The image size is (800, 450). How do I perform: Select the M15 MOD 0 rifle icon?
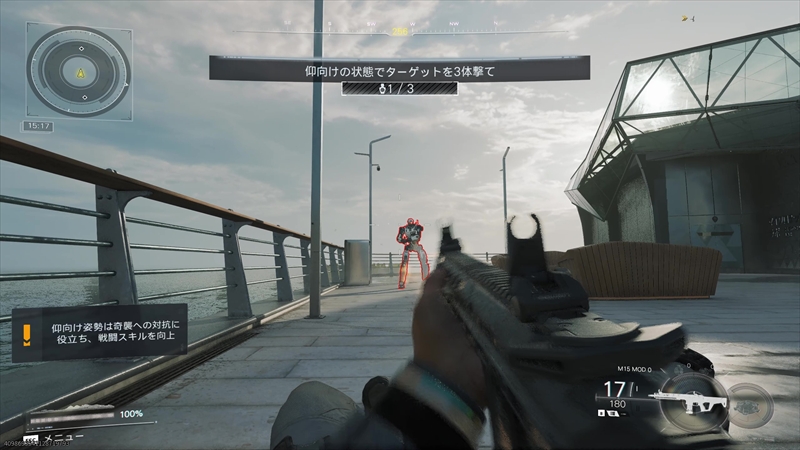(x=689, y=401)
